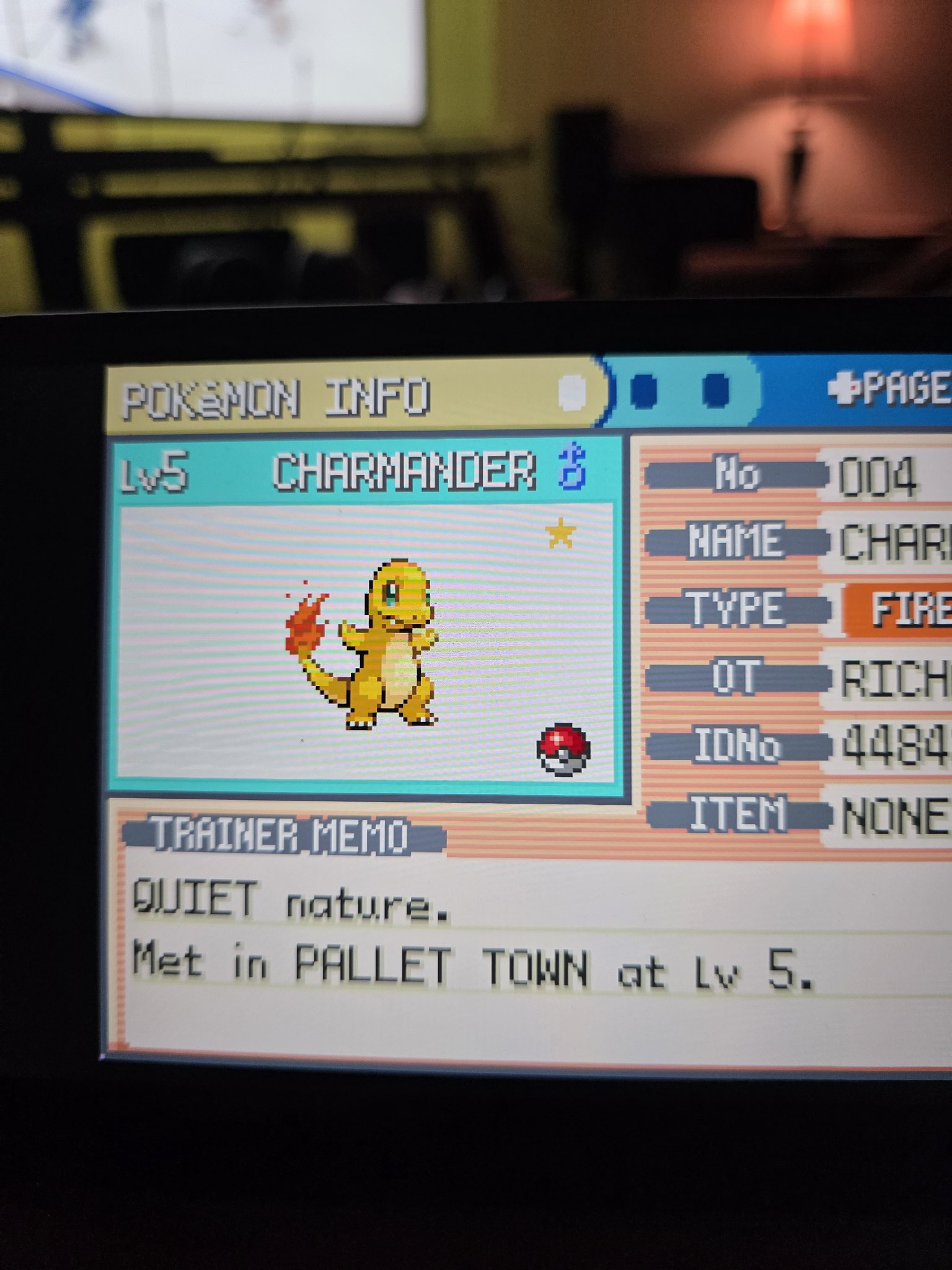Click the Poké Ball icon under Charmander
The width and height of the screenshot is (952, 1270).
pyautogui.click(x=563, y=750)
